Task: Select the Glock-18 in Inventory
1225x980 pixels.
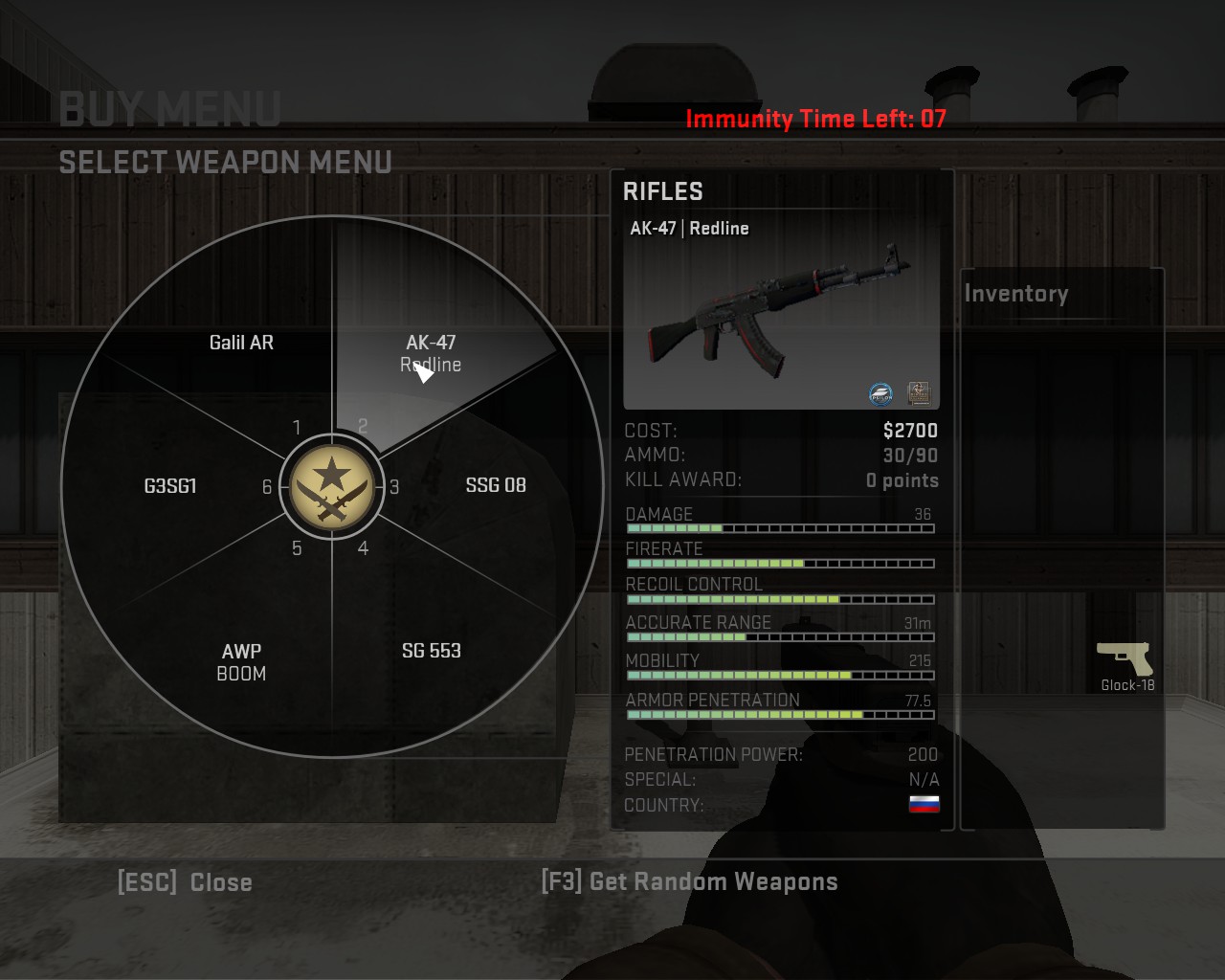Action: click(x=1125, y=665)
